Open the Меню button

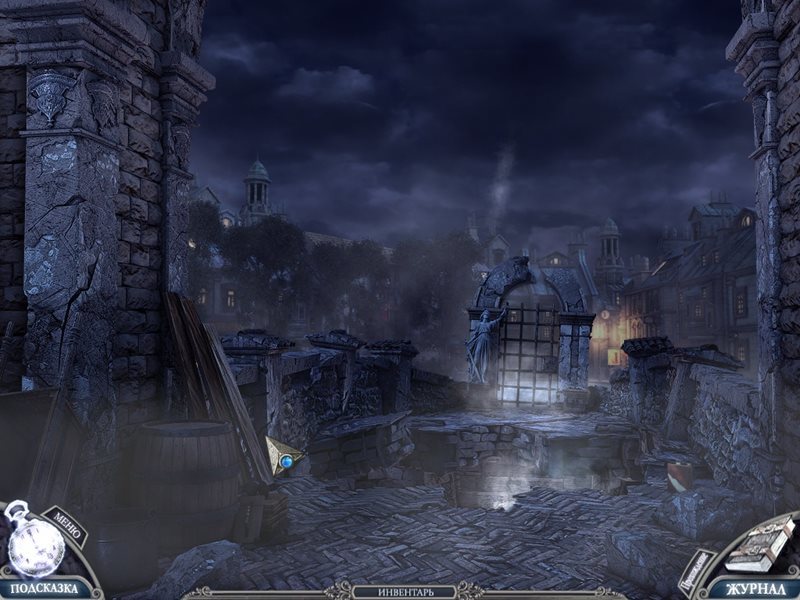click(x=69, y=526)
